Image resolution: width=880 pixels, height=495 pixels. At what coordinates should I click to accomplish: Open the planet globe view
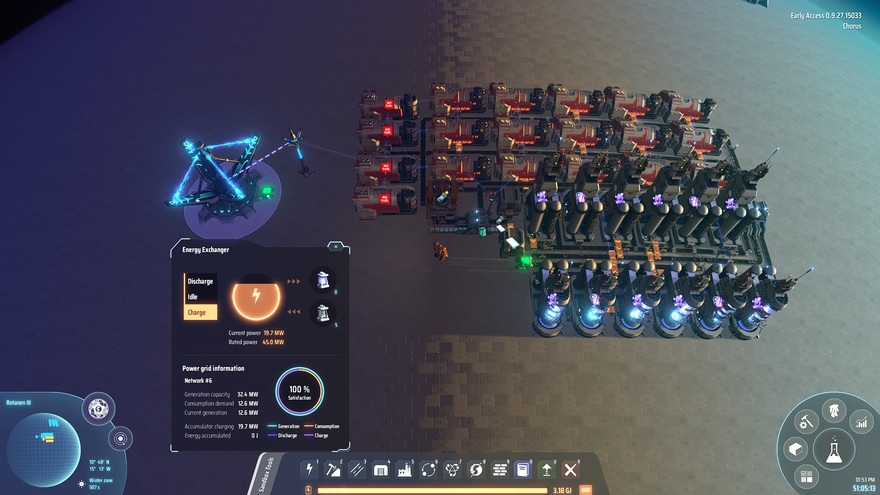[x=98, y=408]
